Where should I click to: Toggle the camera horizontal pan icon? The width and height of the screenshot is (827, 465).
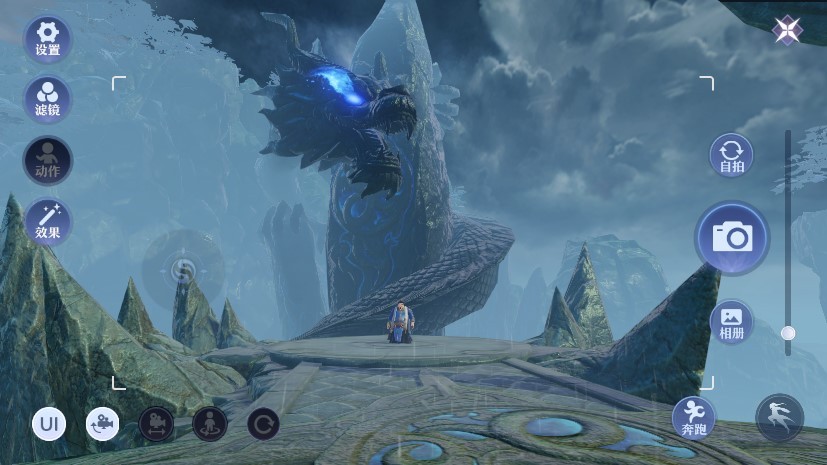pos(156,424)
